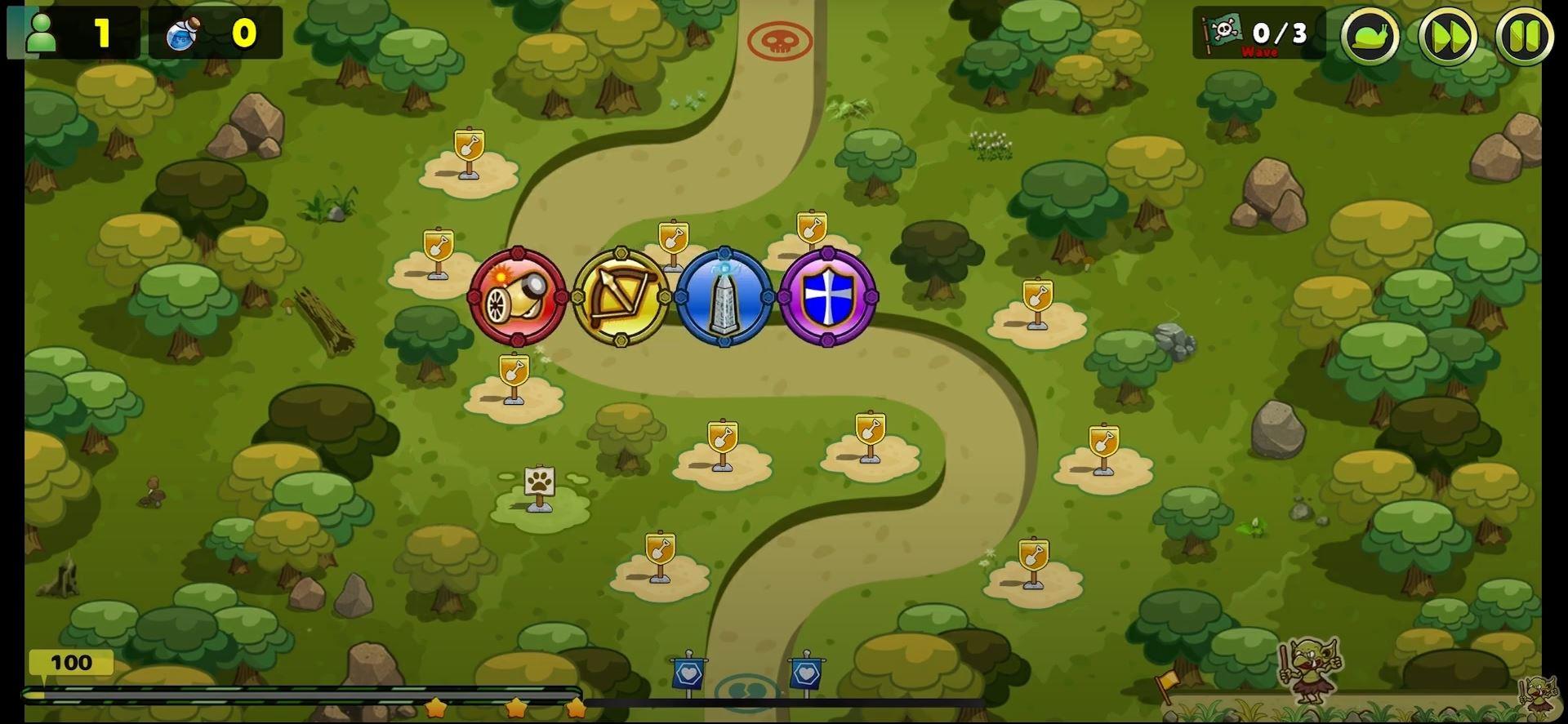Select the purple shield barracks icon

point(827,295)
